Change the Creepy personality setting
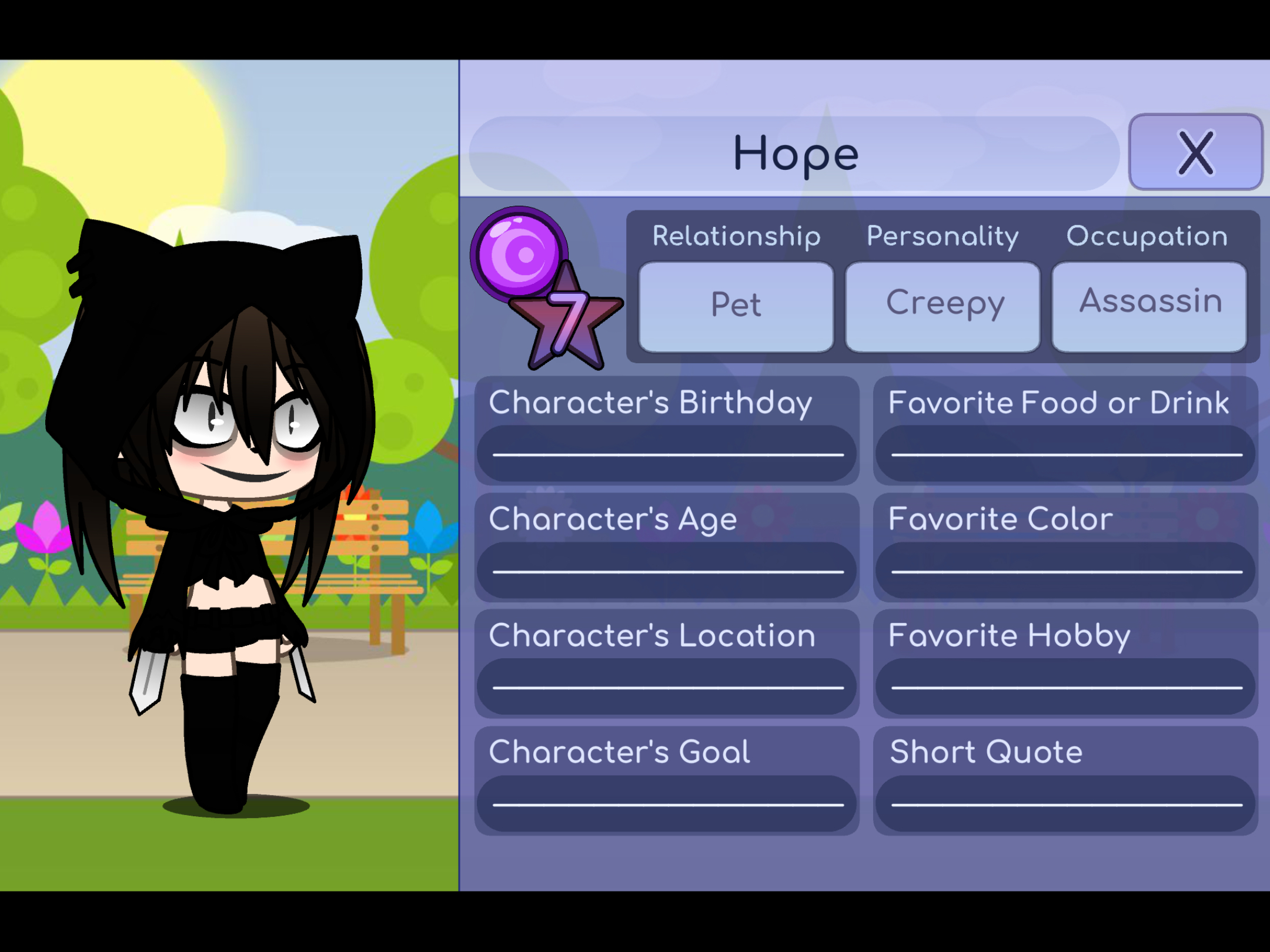Viewport: 1270px width, 952px height. click(x=943, y=307)
